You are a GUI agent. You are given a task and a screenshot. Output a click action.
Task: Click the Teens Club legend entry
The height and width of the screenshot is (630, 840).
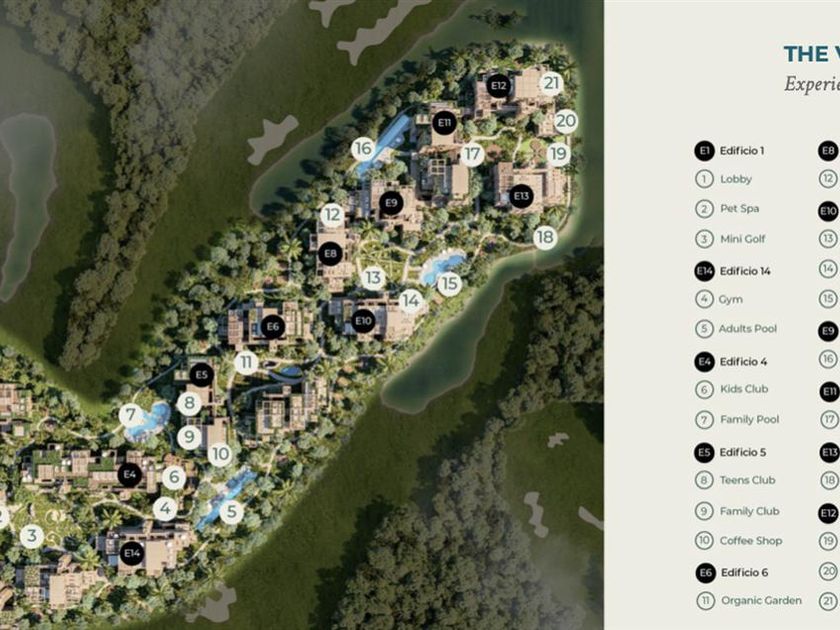(747, 480)
